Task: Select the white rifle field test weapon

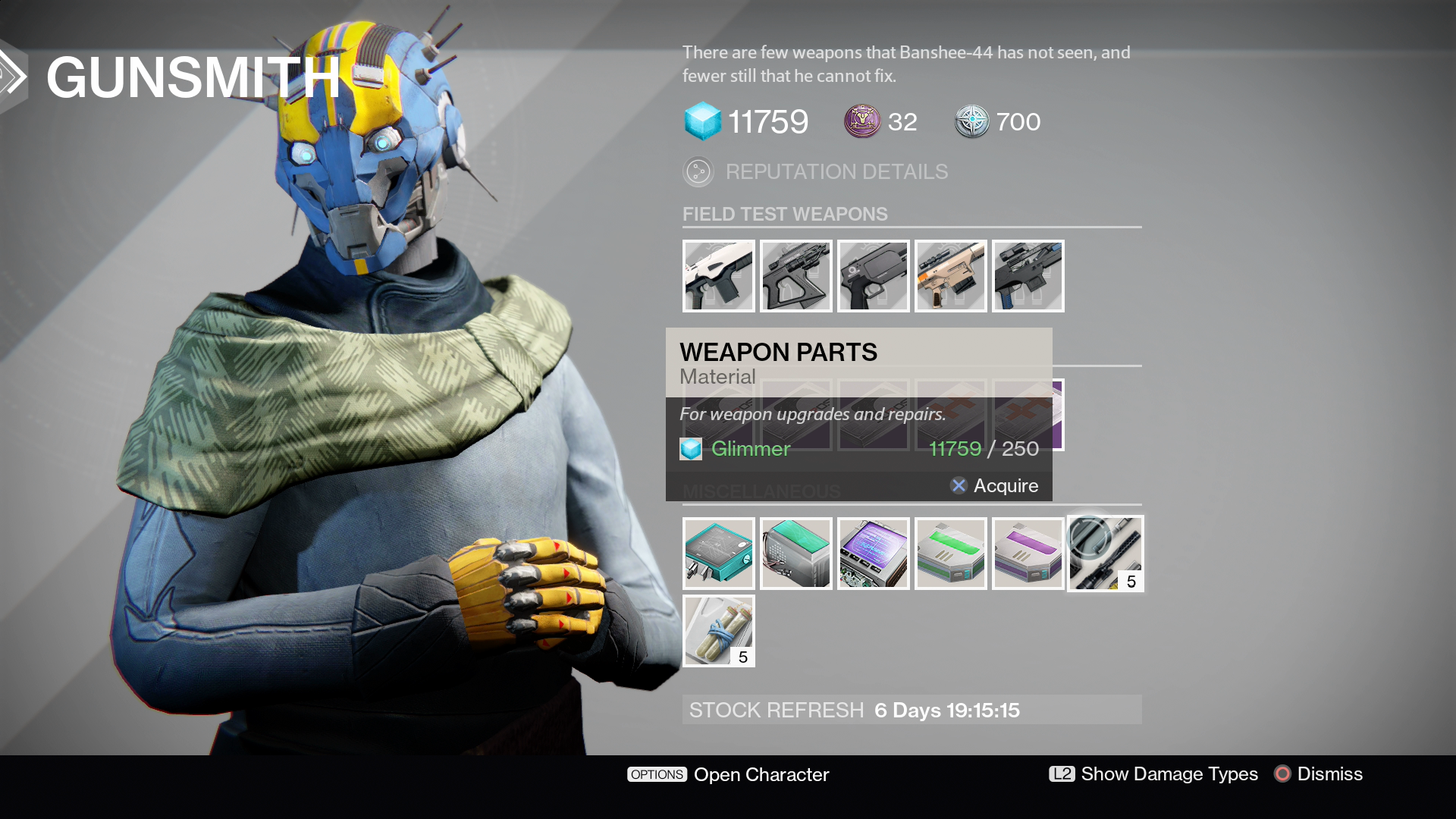Action: click(x=718, y=276)
